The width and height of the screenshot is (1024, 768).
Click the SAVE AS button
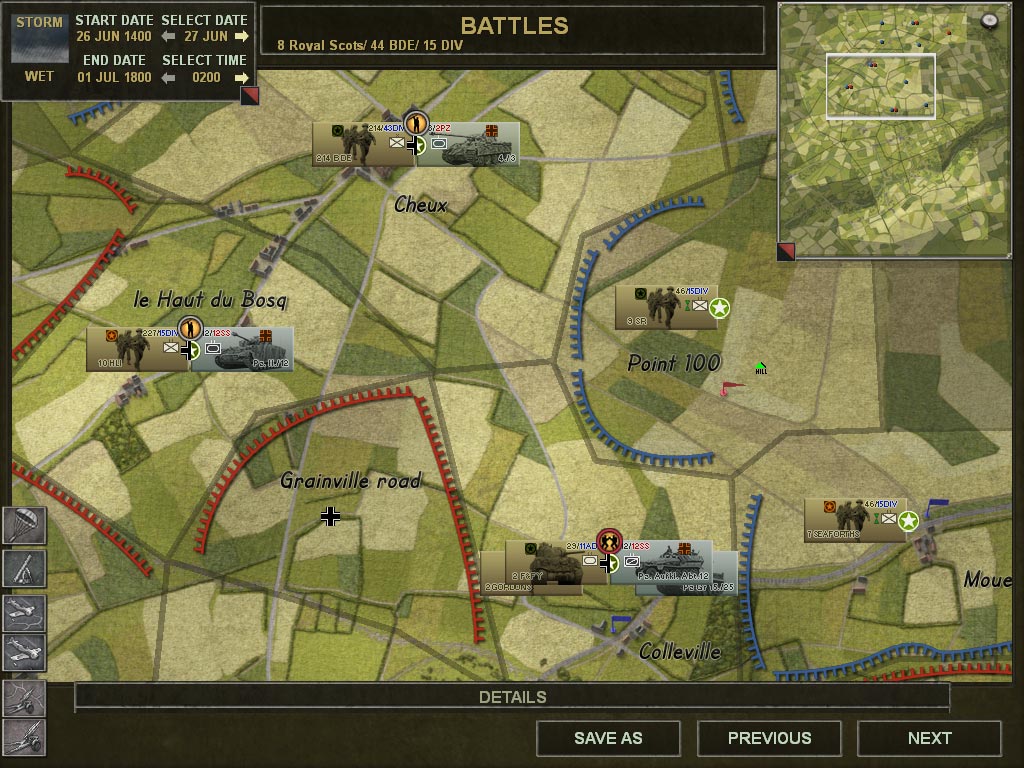click(x=608, y=739)
